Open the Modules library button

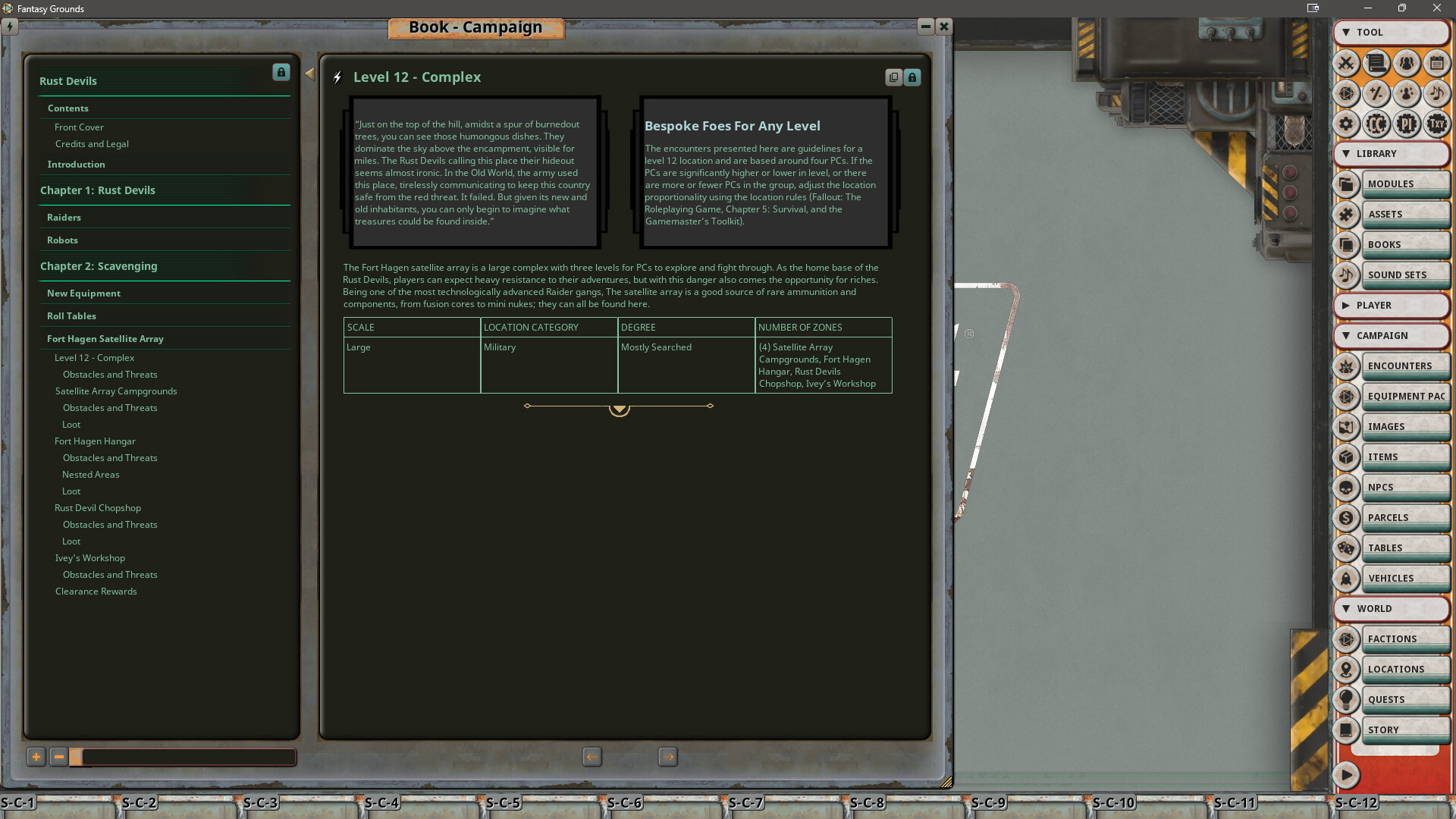tap(1406, 184)
